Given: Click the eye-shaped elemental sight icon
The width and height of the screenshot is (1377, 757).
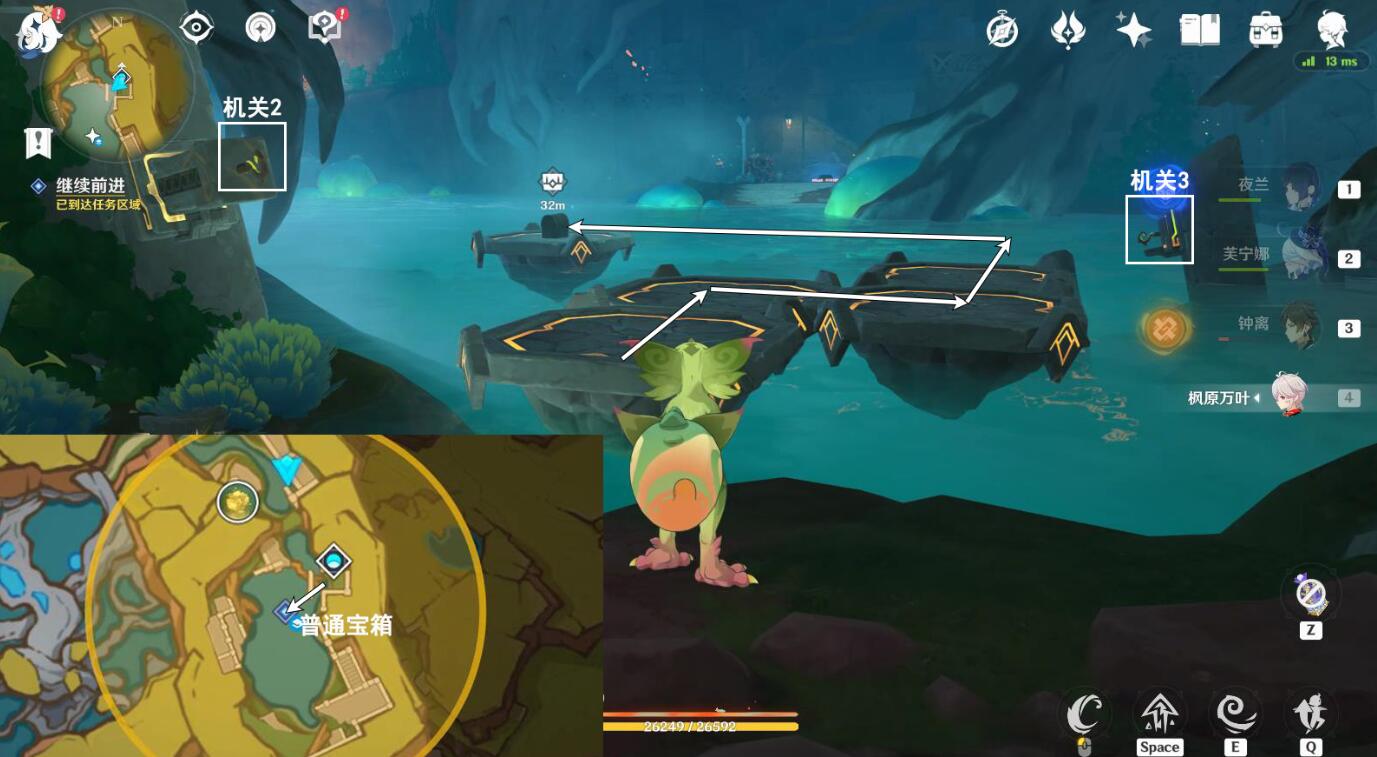Looking at the screenshot, I should (x=197, y=28).
